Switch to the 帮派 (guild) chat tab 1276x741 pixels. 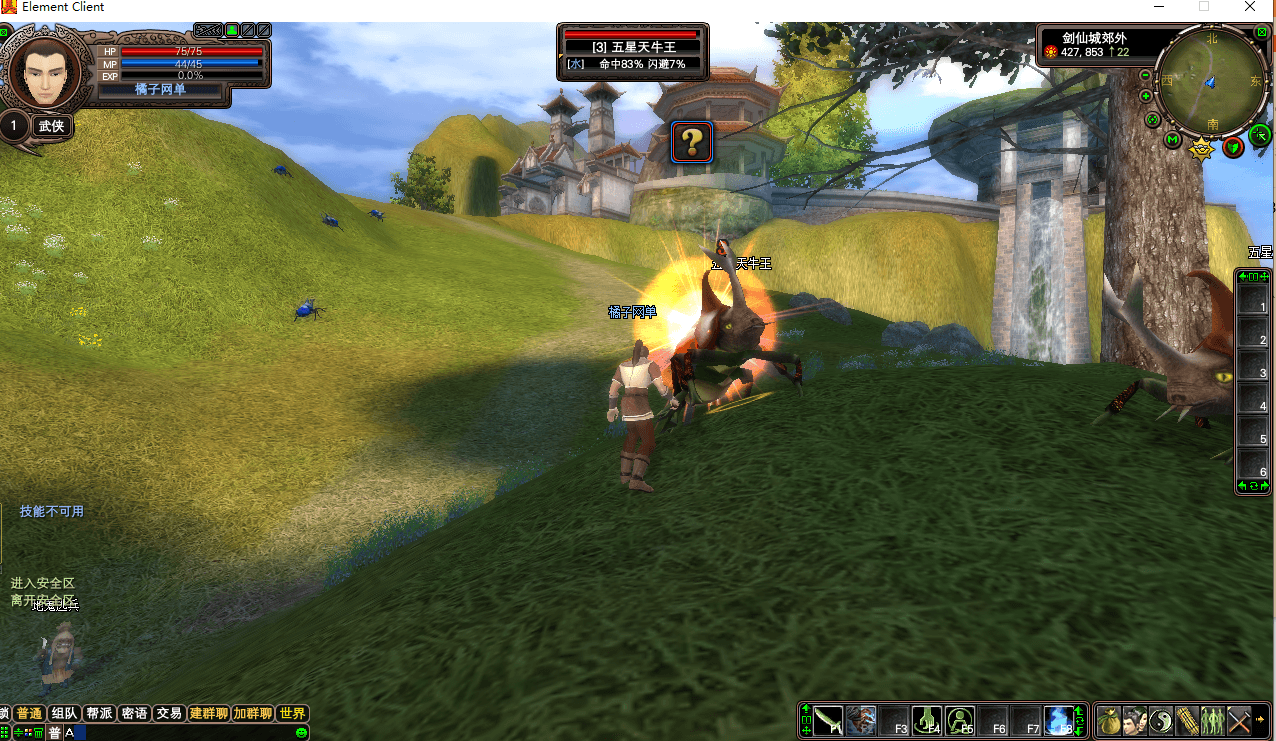coord(99,713)
